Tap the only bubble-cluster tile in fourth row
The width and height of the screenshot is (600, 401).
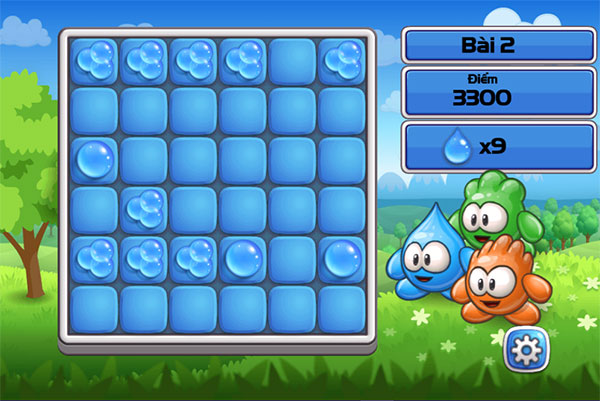click(145, 208)
